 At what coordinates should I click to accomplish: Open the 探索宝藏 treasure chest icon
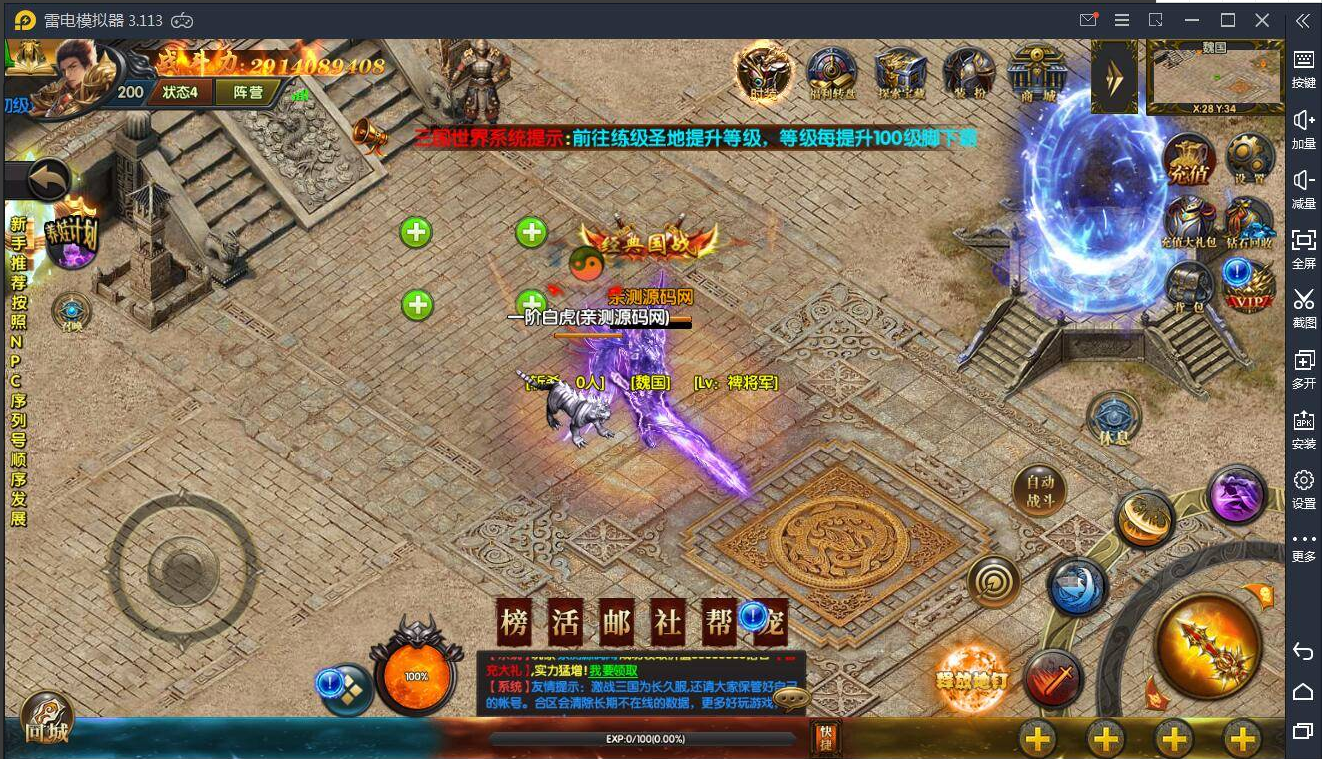(x=900, y=72)
